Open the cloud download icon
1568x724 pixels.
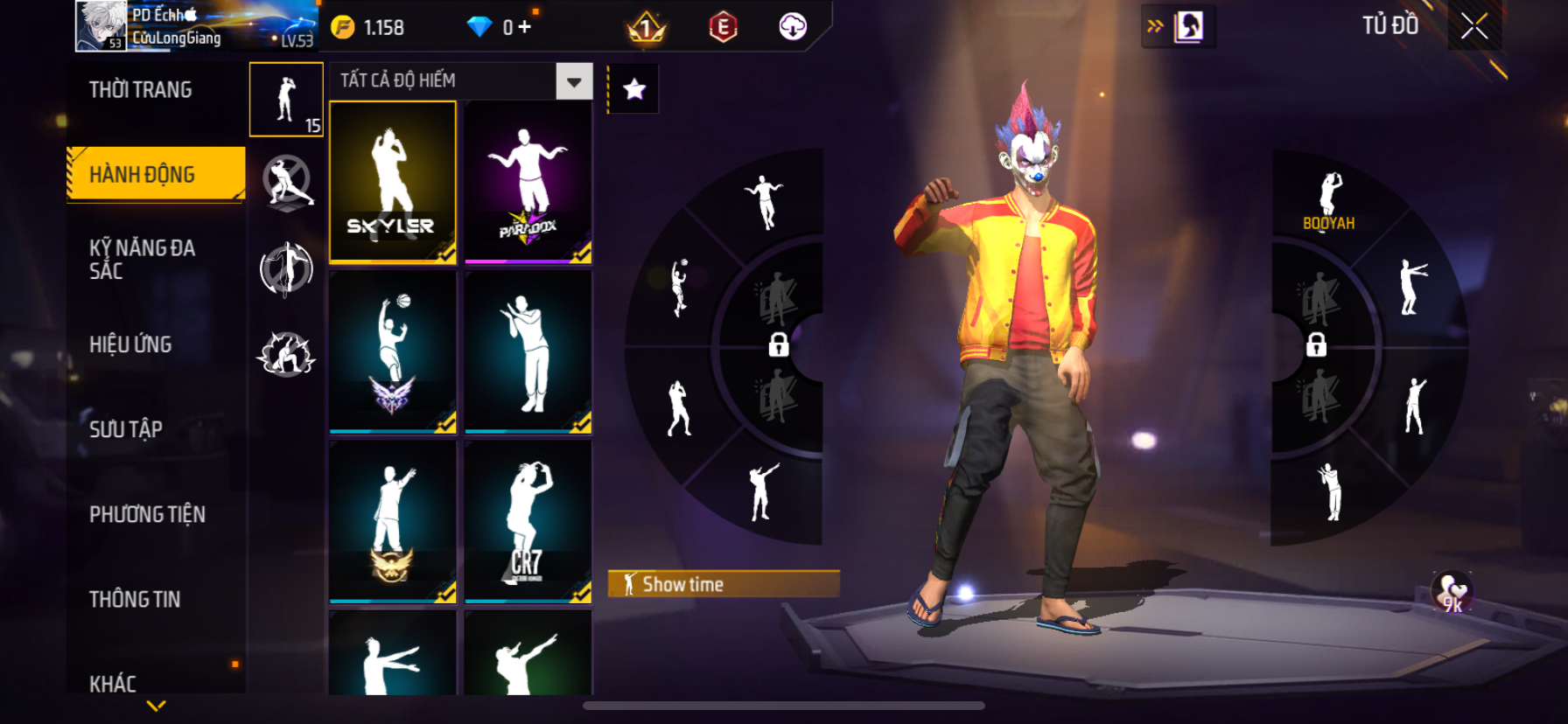point(793,27)
